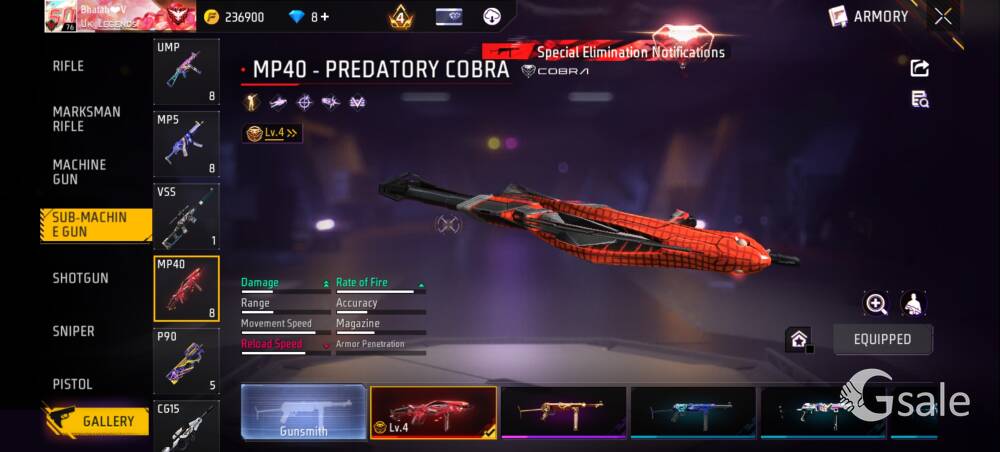1000x452 pixels.
Task: Open the Marksman Rifle category
Action: point(86,119)
